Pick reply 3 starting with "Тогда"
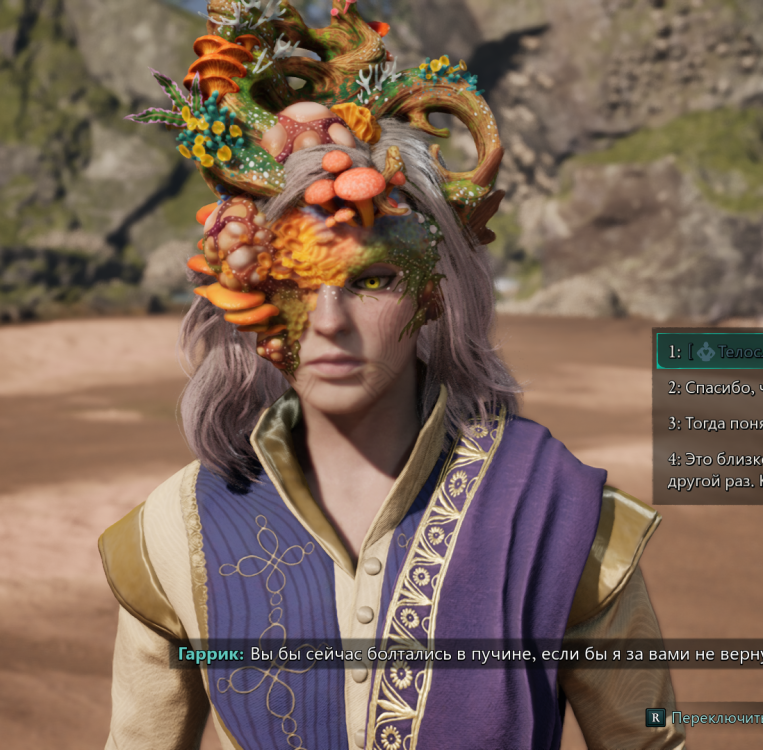The width and height of the screenshot is (763, 750). 714,423
